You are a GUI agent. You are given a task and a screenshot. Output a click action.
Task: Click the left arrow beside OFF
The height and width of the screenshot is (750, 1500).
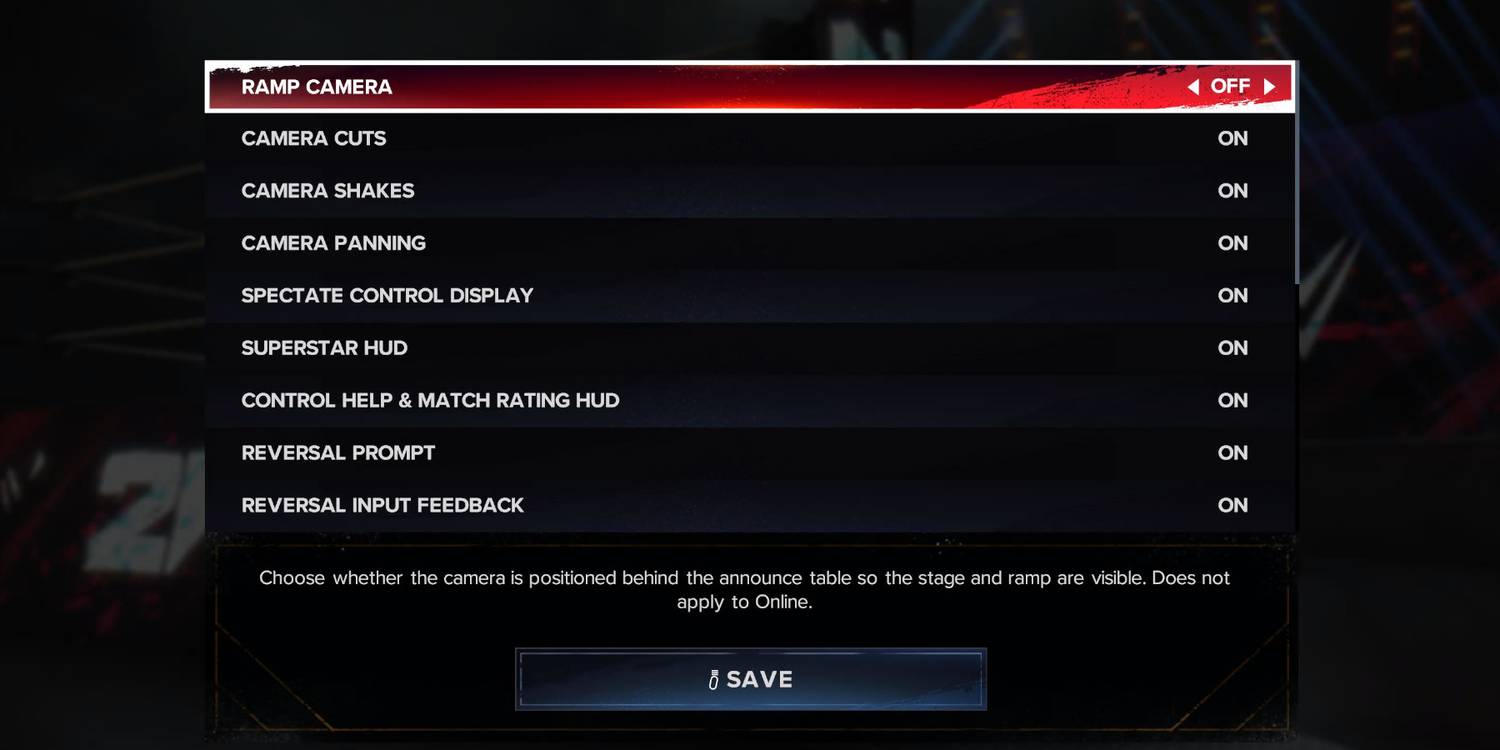pyautogui.click(x=1192, y=86)
